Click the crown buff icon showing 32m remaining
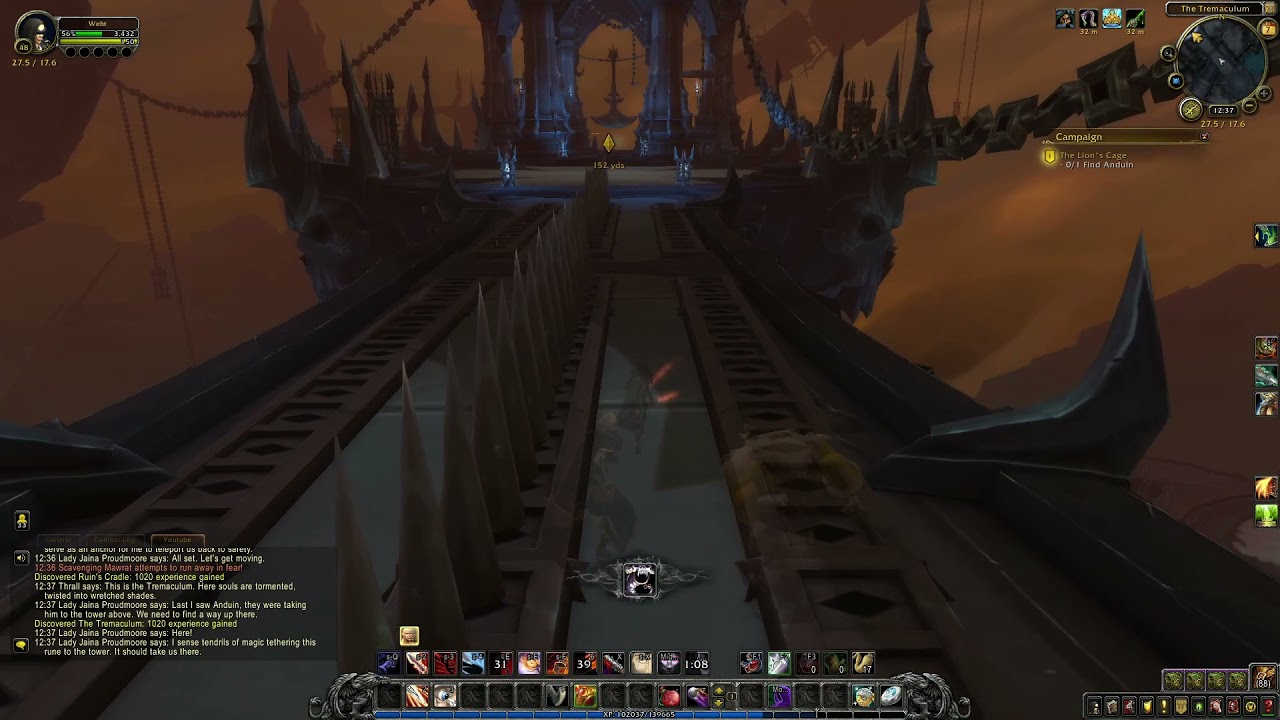1280x720 pixels. point(1110,17)
